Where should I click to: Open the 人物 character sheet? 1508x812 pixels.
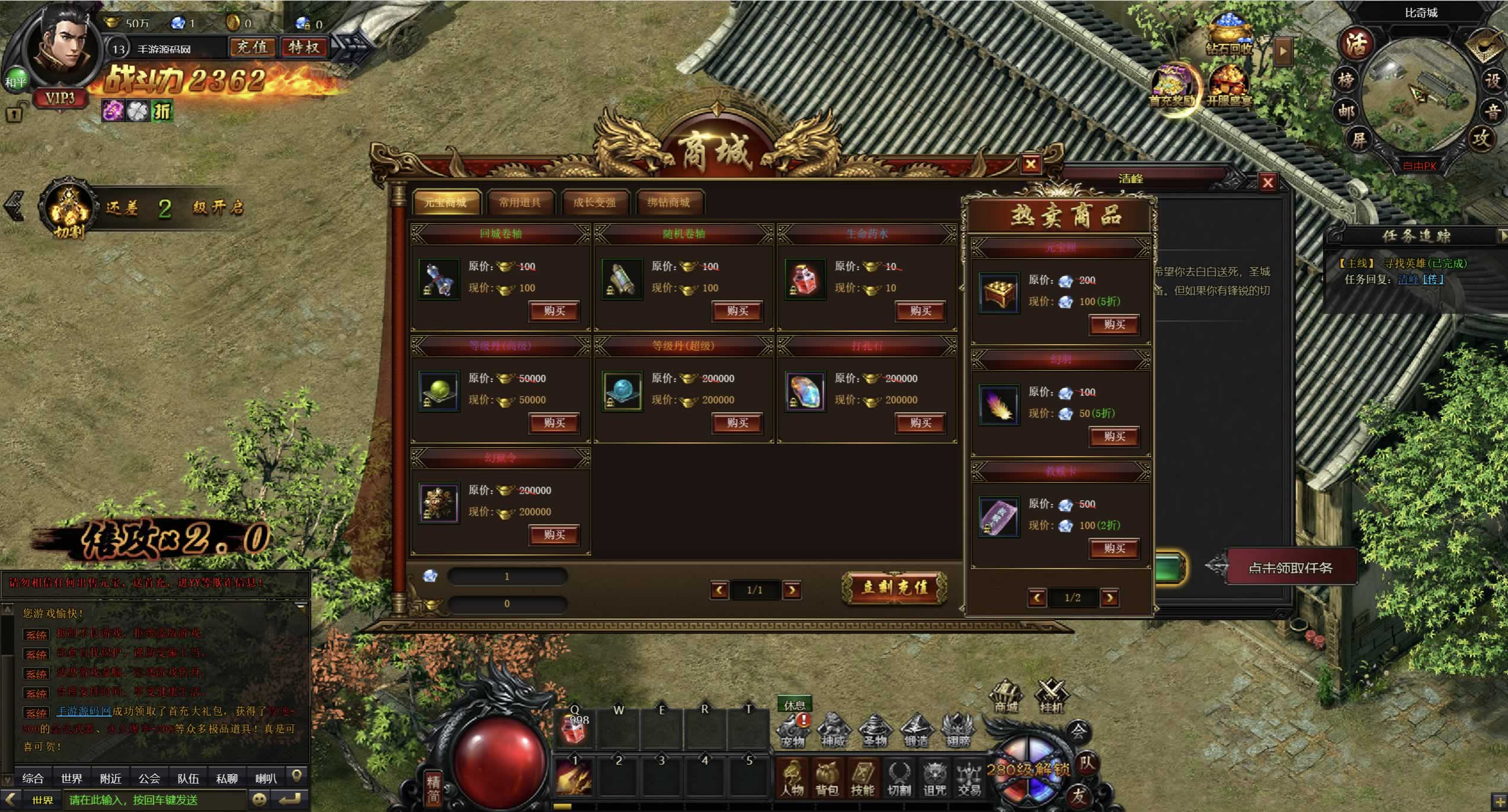click(792, 778)
